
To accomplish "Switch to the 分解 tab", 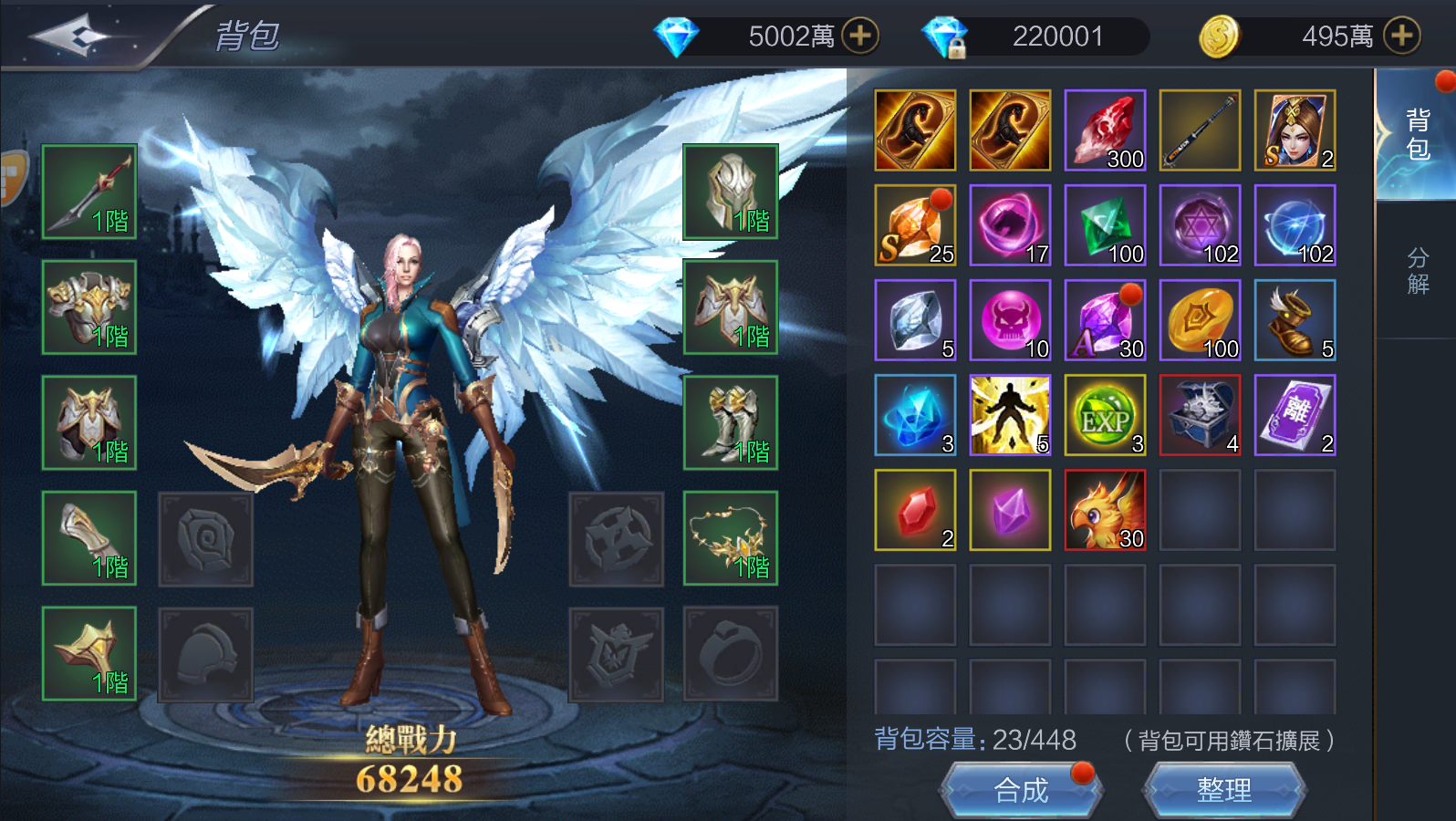I will click(1417, 271).
